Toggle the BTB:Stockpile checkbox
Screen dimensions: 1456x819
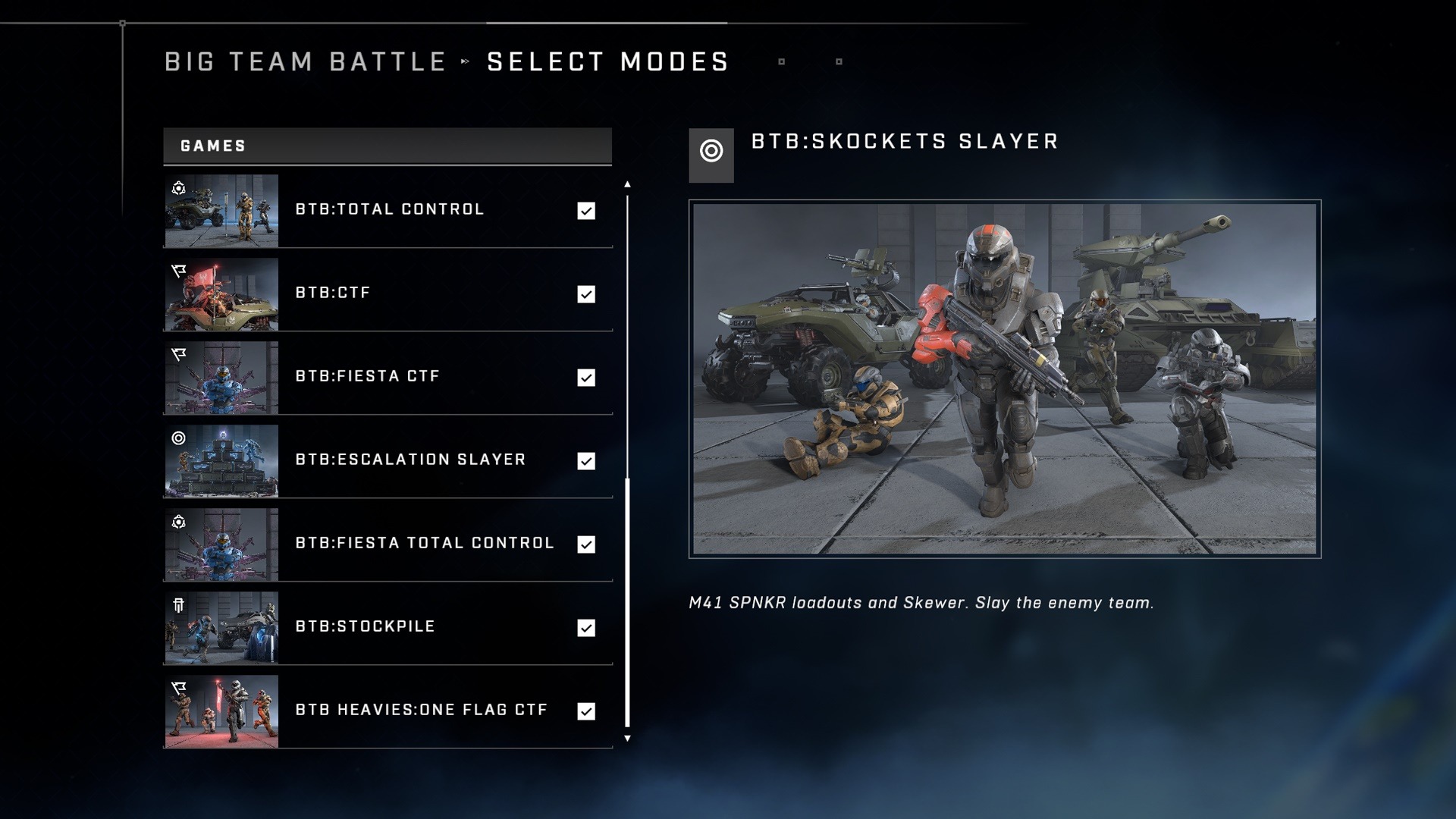coord(586,628)
